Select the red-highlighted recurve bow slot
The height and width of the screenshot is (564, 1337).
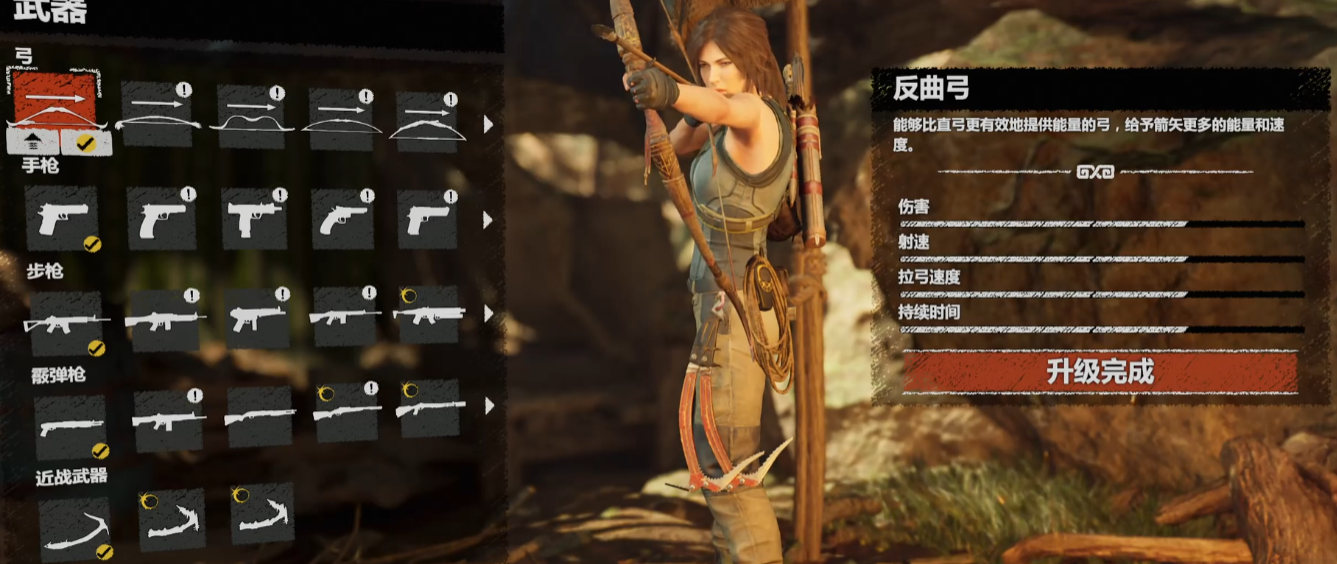click(55, 100)
